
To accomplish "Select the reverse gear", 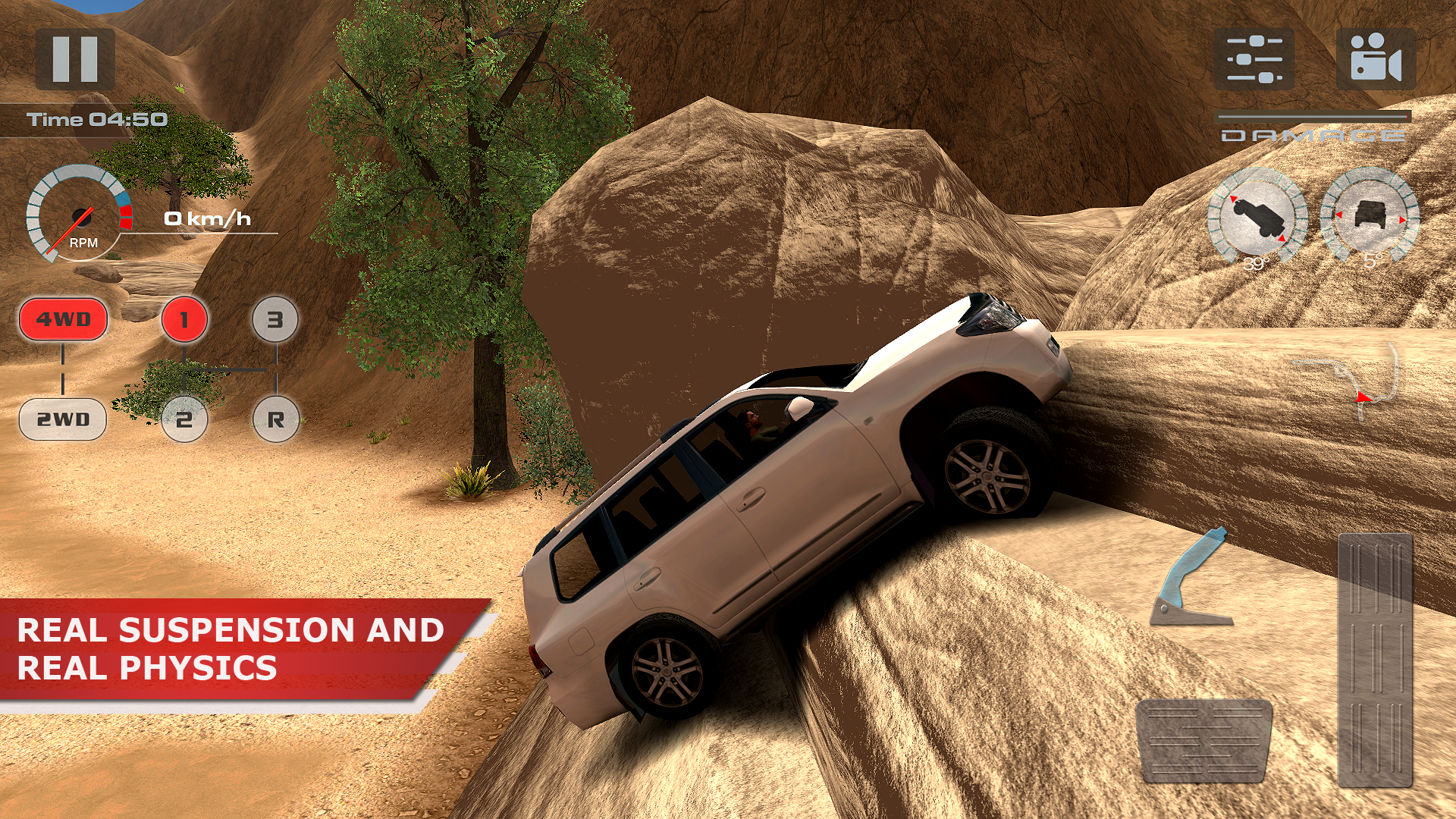I will point(275,419).
